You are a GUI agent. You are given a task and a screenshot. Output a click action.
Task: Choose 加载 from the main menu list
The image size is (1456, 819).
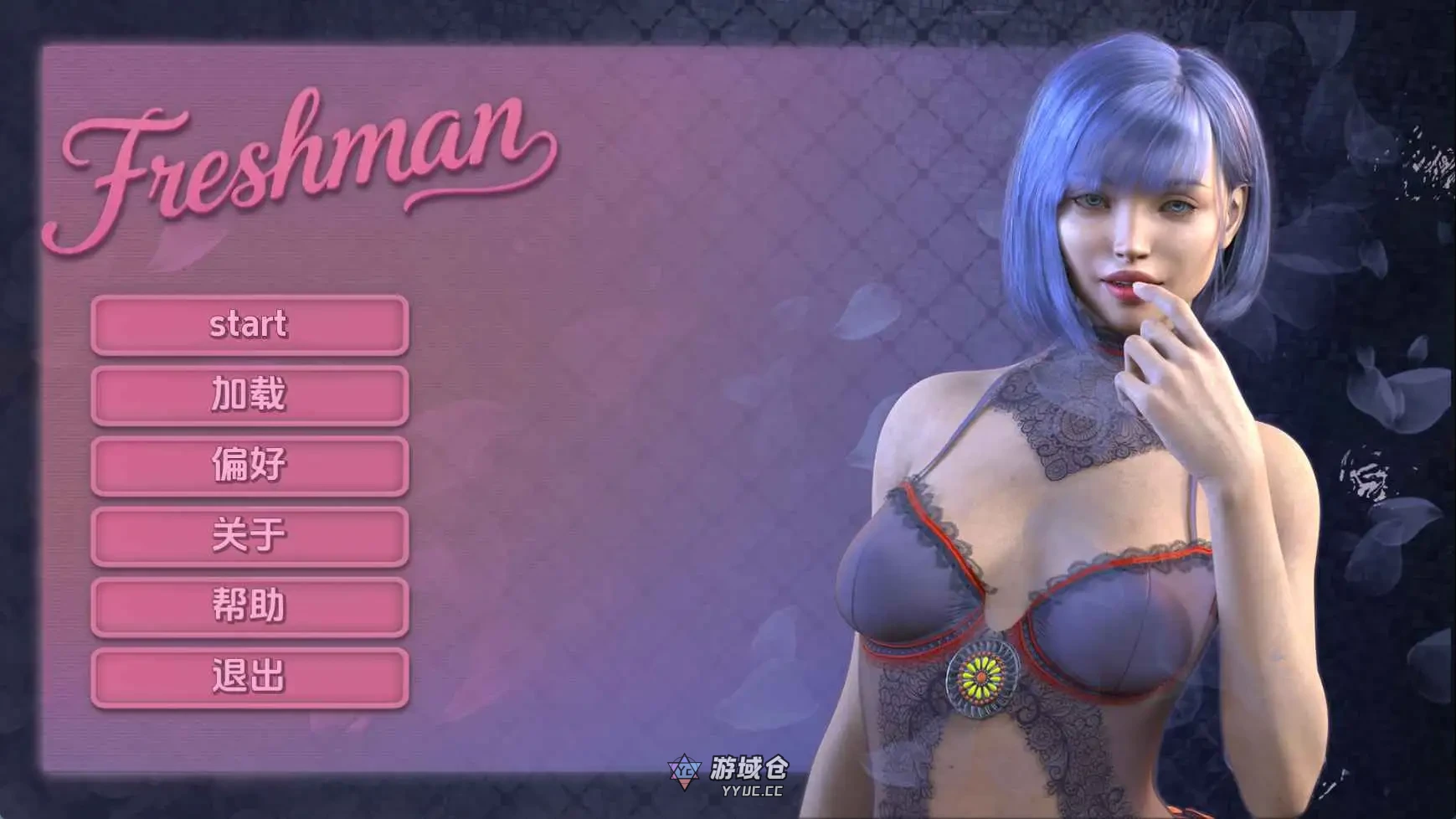coord(248,394)
